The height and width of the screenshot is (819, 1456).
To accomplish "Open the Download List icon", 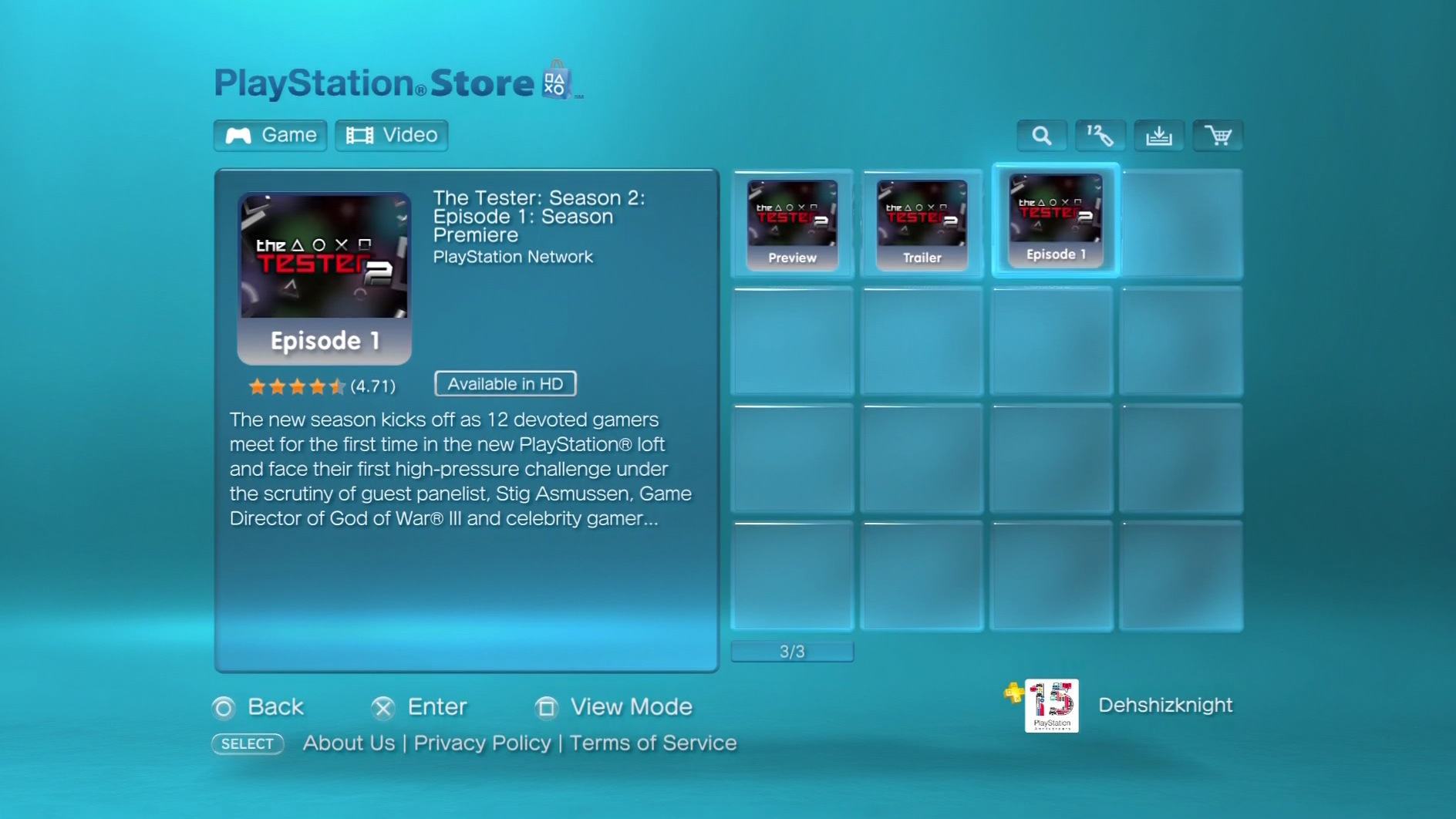I will [1158, 135].
